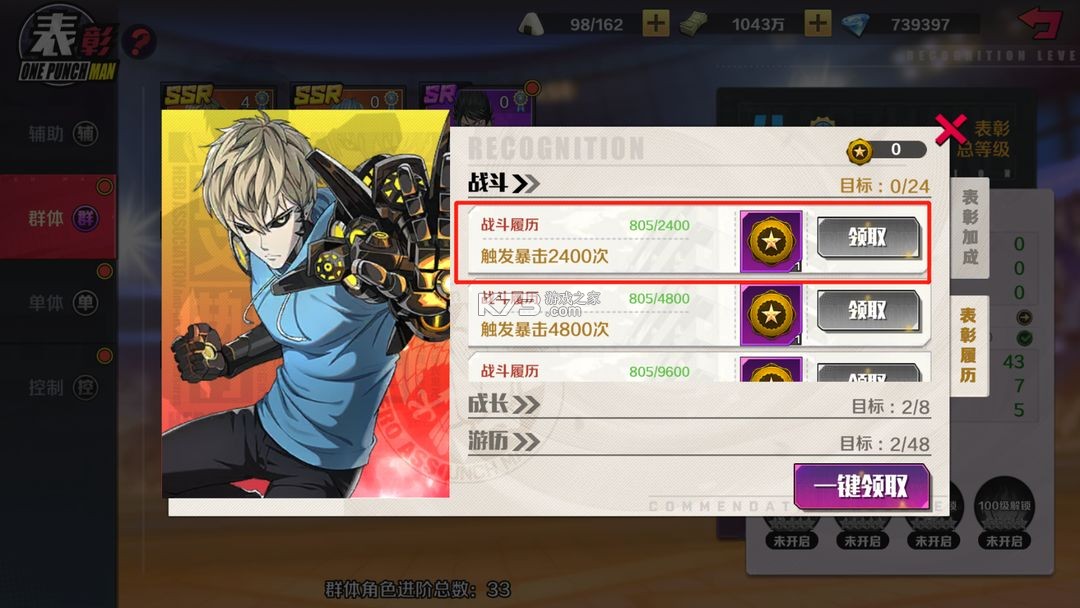Close the recognition popup with red X
Screen dimensions: 1080x608
[950, 129]
